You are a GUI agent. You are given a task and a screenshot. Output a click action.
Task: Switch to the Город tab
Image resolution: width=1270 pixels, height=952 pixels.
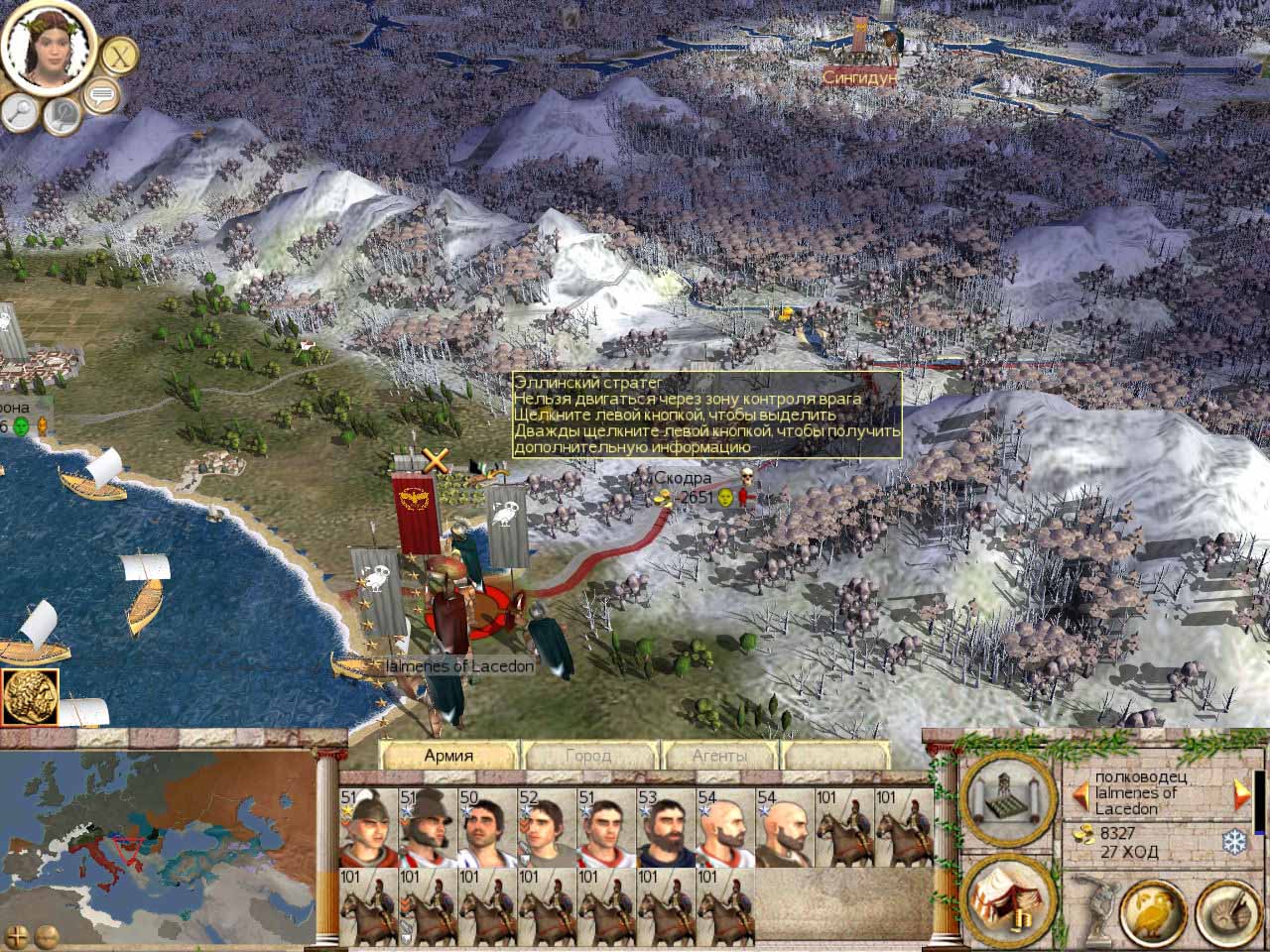[x=588, y=756]
